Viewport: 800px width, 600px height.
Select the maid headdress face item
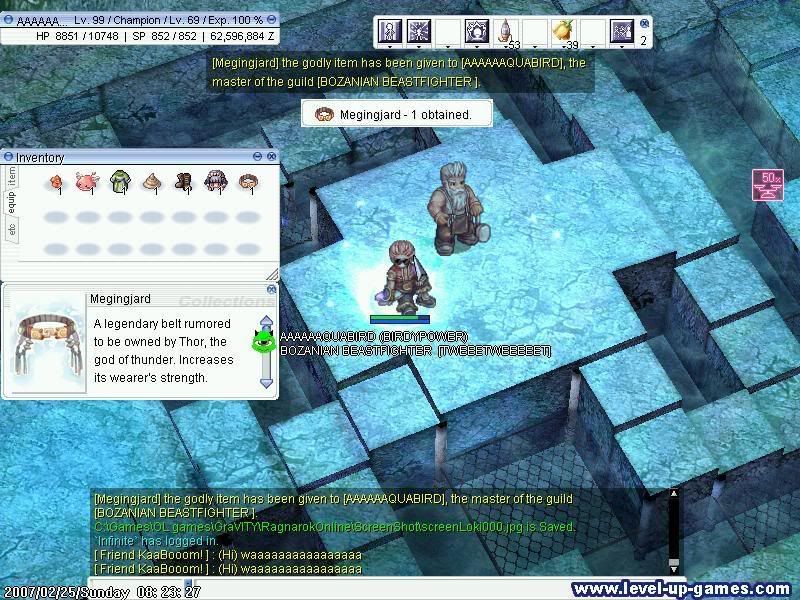[215, 181]
